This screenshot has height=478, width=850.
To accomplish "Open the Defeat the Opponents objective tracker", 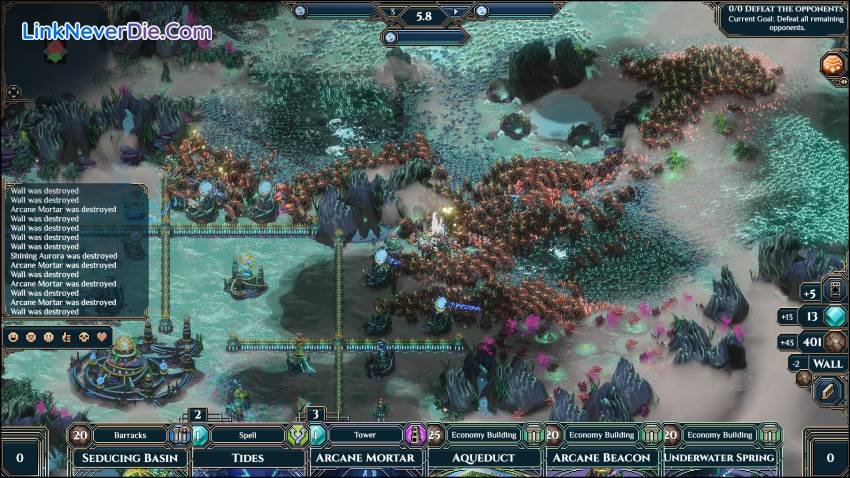I will [x=781, y=19].
